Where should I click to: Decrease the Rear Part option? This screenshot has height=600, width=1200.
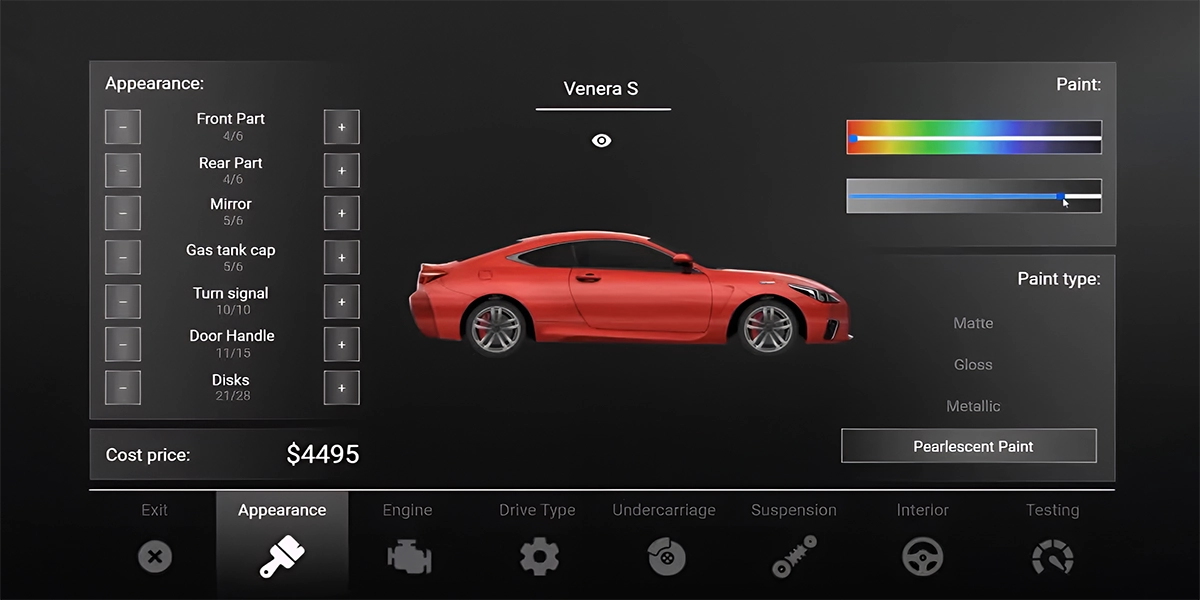click(x=123, y=171)
